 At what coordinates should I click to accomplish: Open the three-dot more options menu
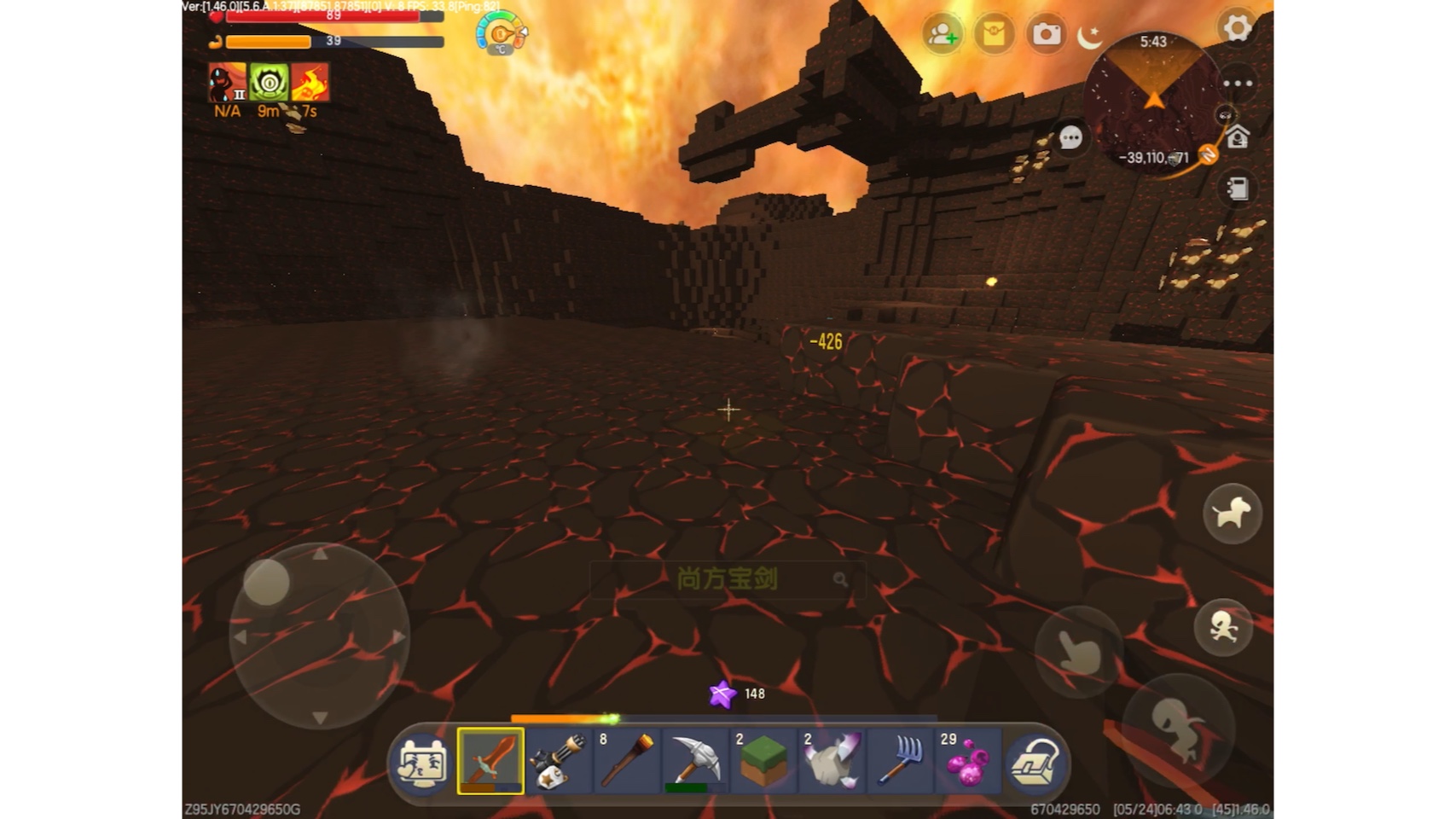pos(1238,84)
